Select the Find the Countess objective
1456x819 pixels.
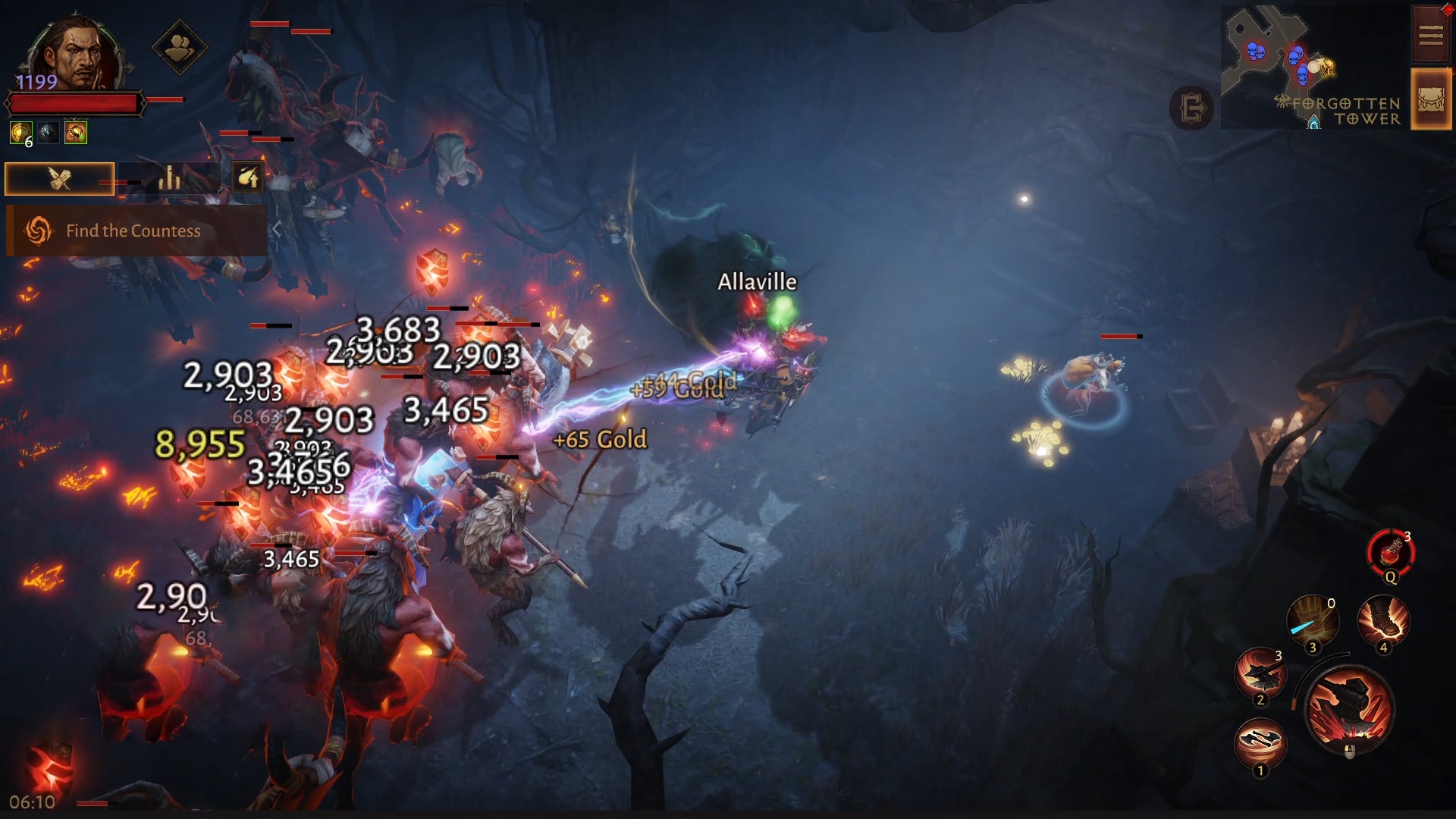tap(133, 231)
